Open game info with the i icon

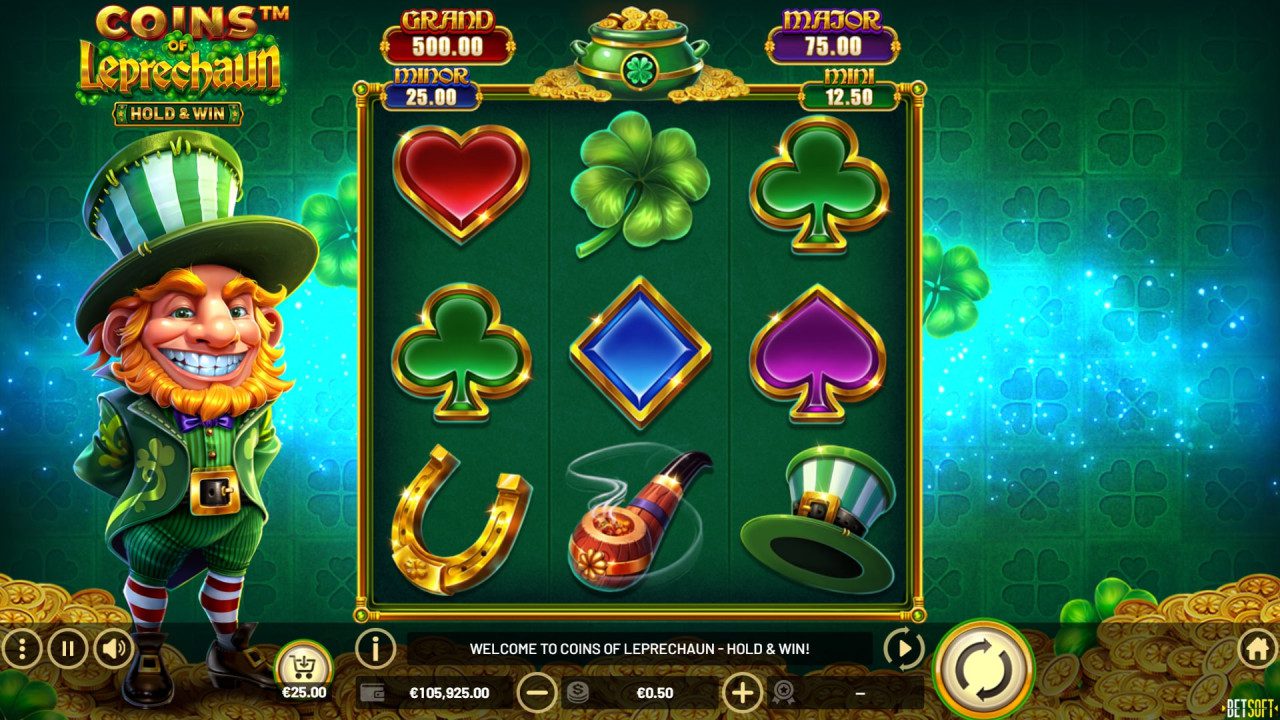point(373,650)
